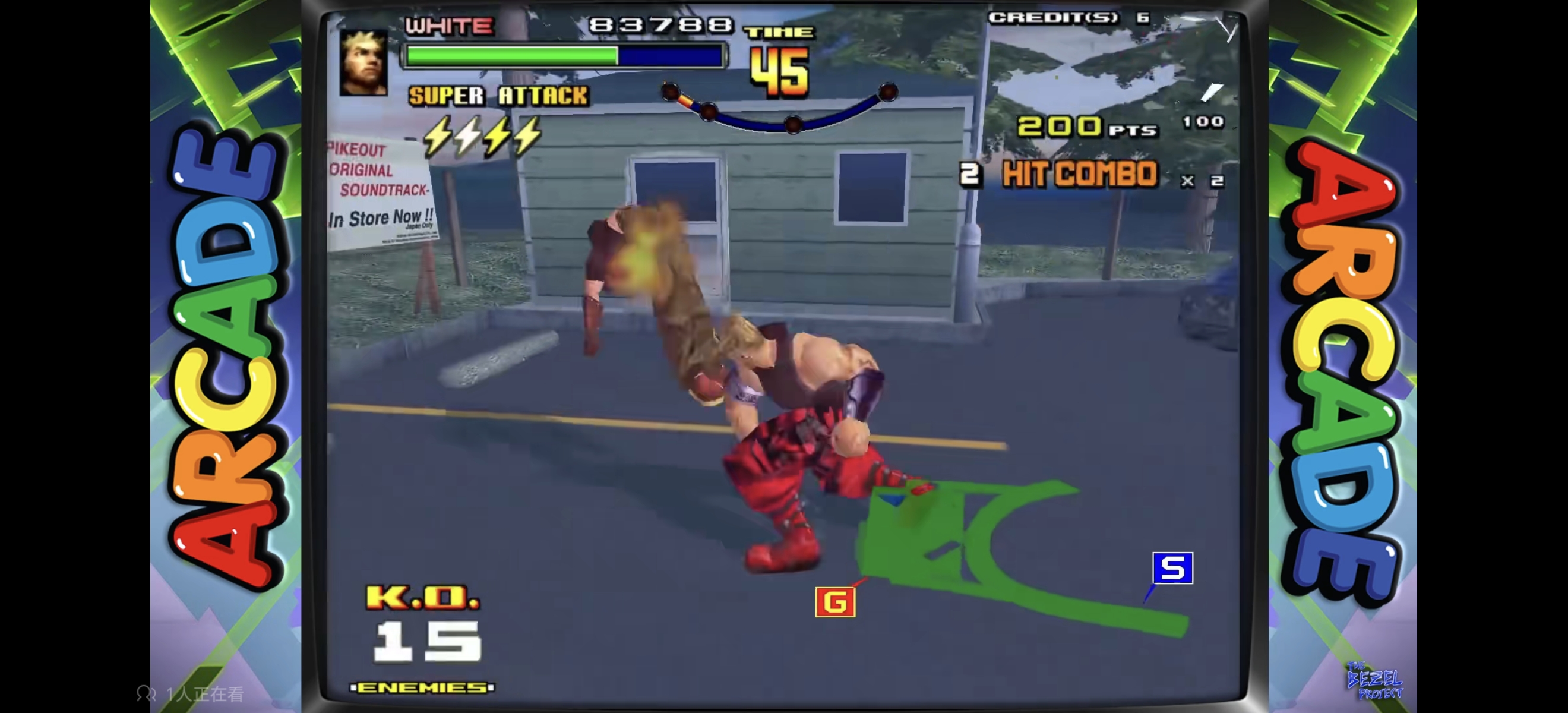Click the first Super Attack lightning bolt icon
Viewport: 1568px width, 713px height.
click(436, 138)
